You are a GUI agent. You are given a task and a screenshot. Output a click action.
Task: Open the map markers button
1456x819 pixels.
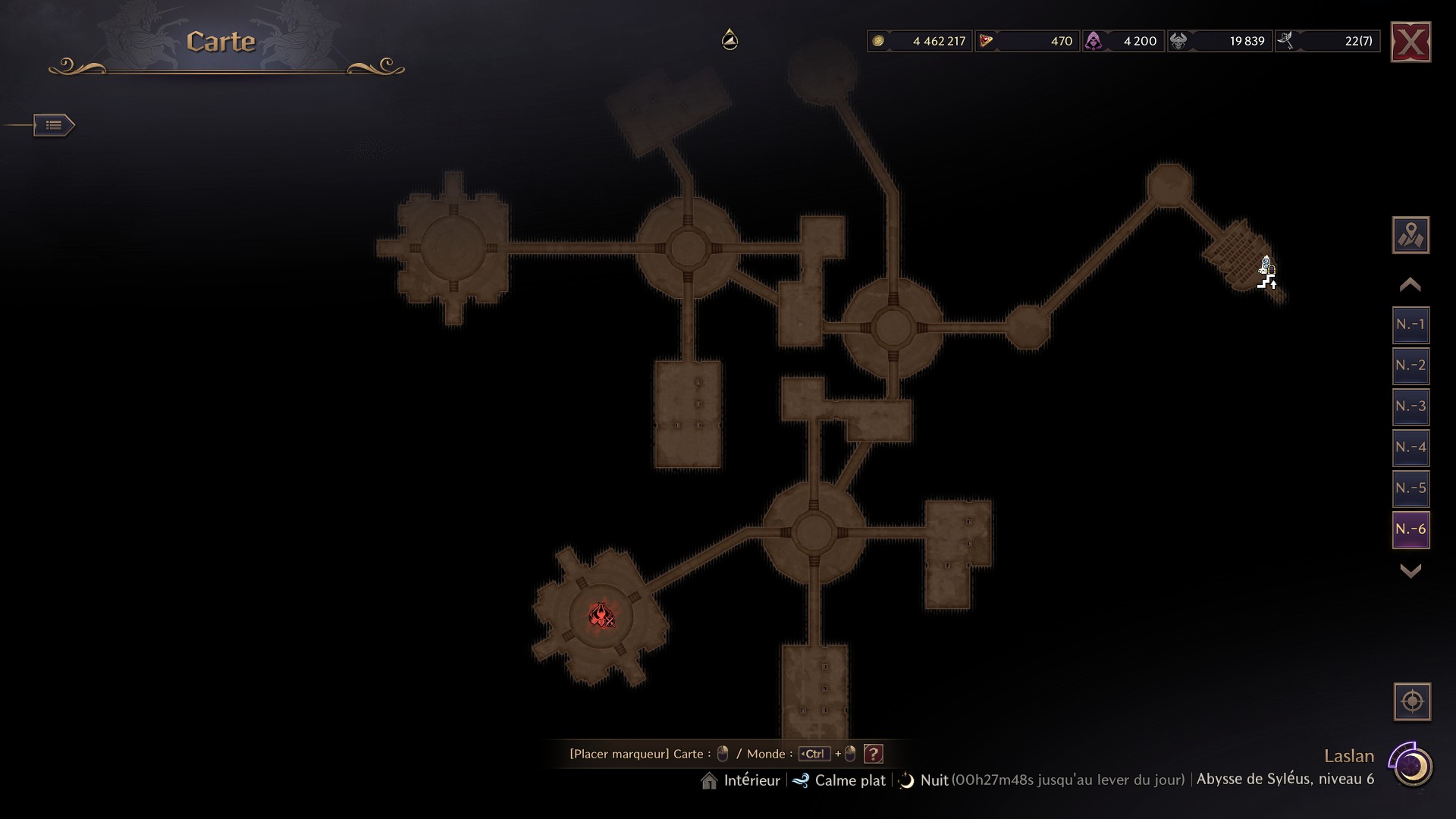(1410, 235)
